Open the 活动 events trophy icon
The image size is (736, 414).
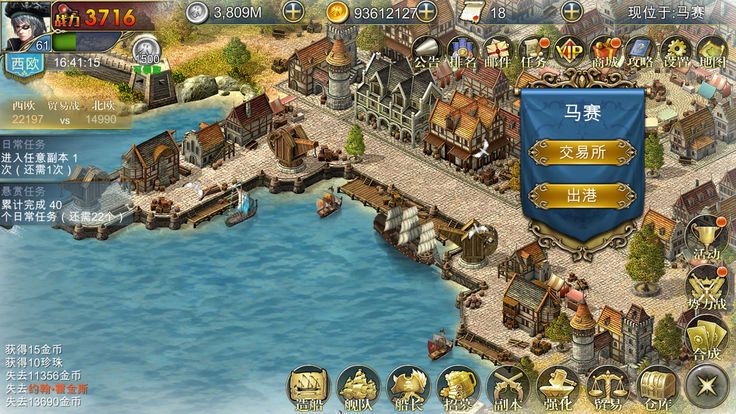tap(707, 240)
